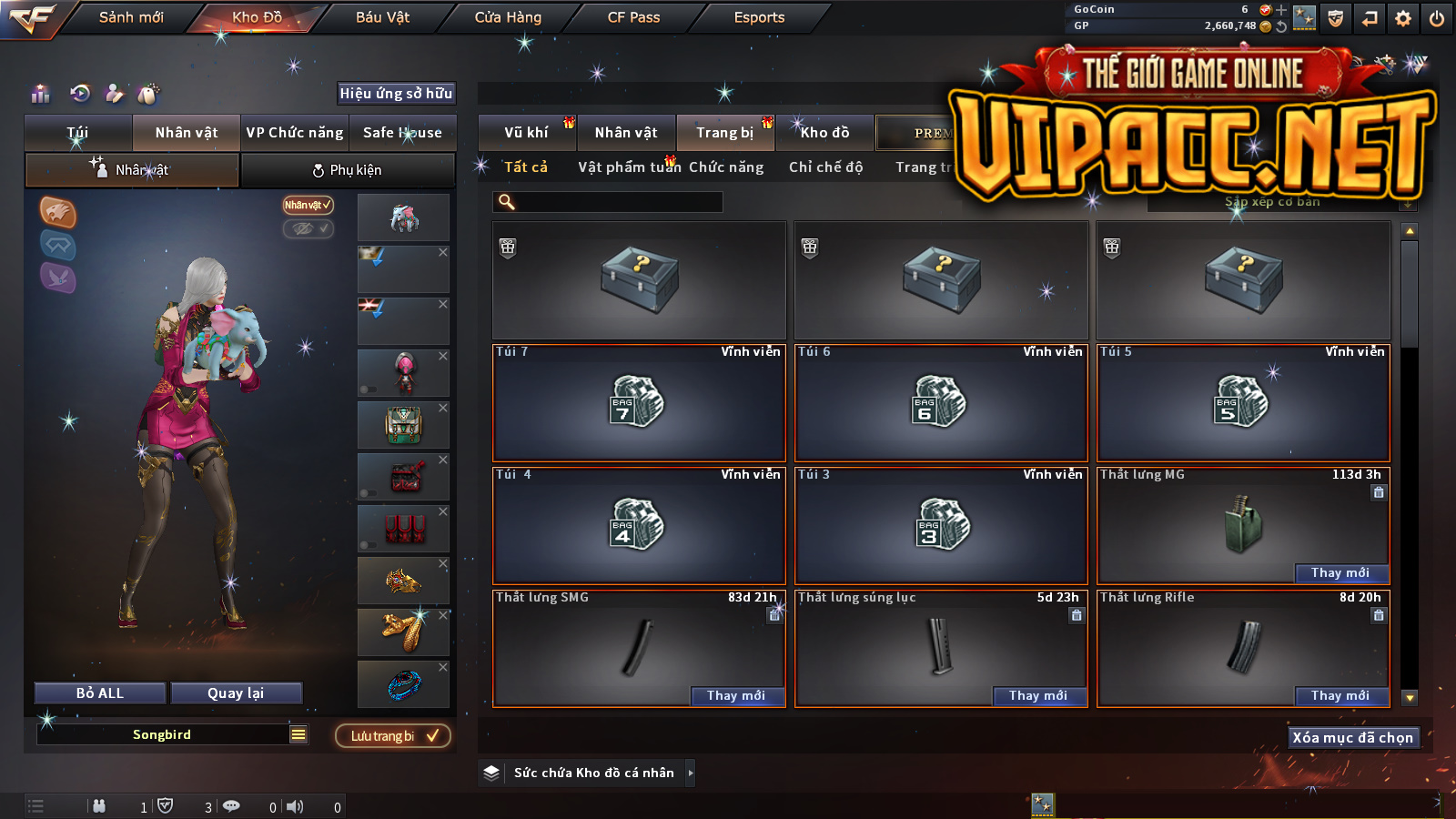The height and width of the screenshot is (819, 1456).
Task: Switch to the Esports tab
Action: tap(759, 17)
